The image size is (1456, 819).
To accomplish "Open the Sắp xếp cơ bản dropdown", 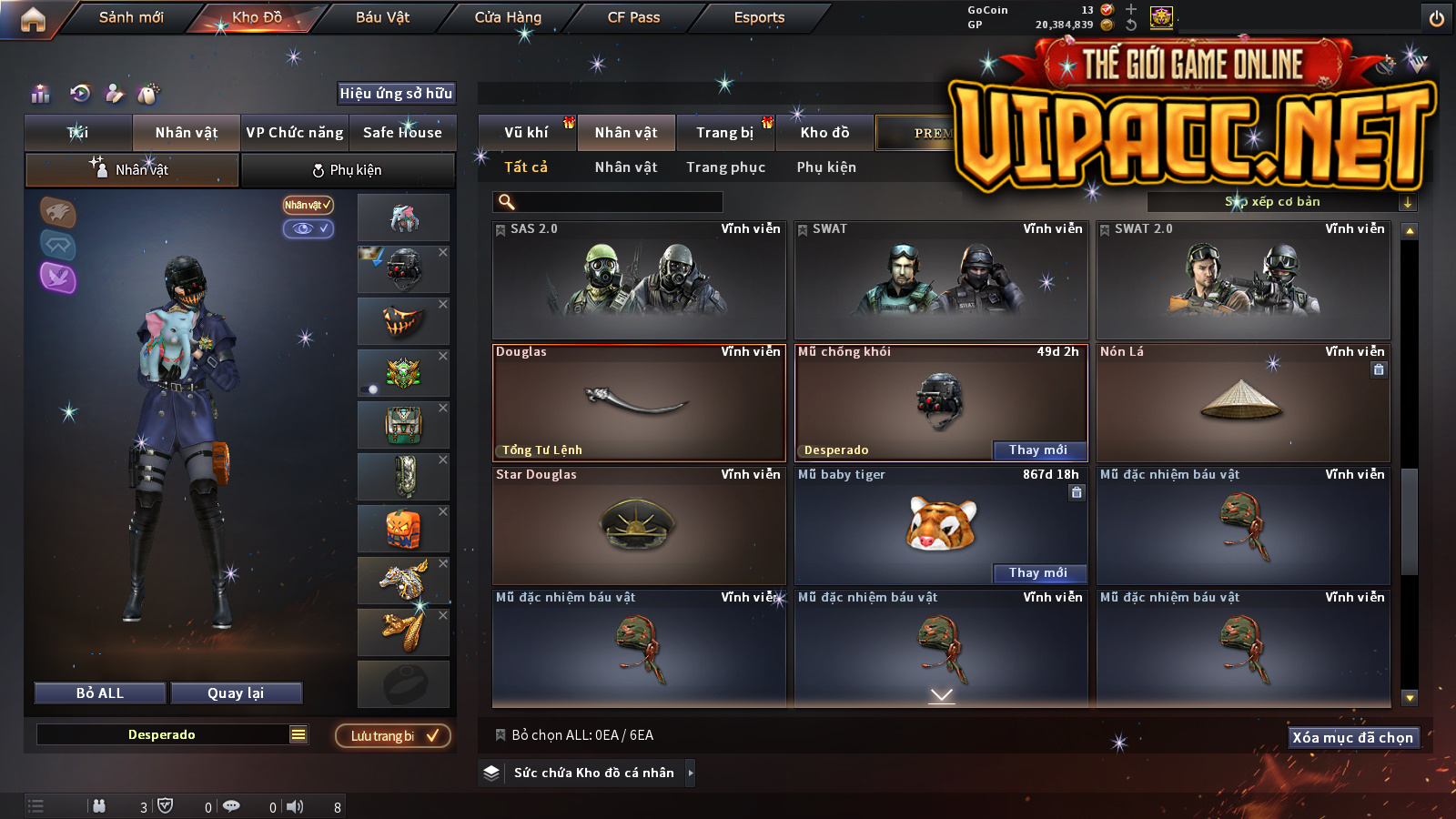I will tap(1280, 202).
